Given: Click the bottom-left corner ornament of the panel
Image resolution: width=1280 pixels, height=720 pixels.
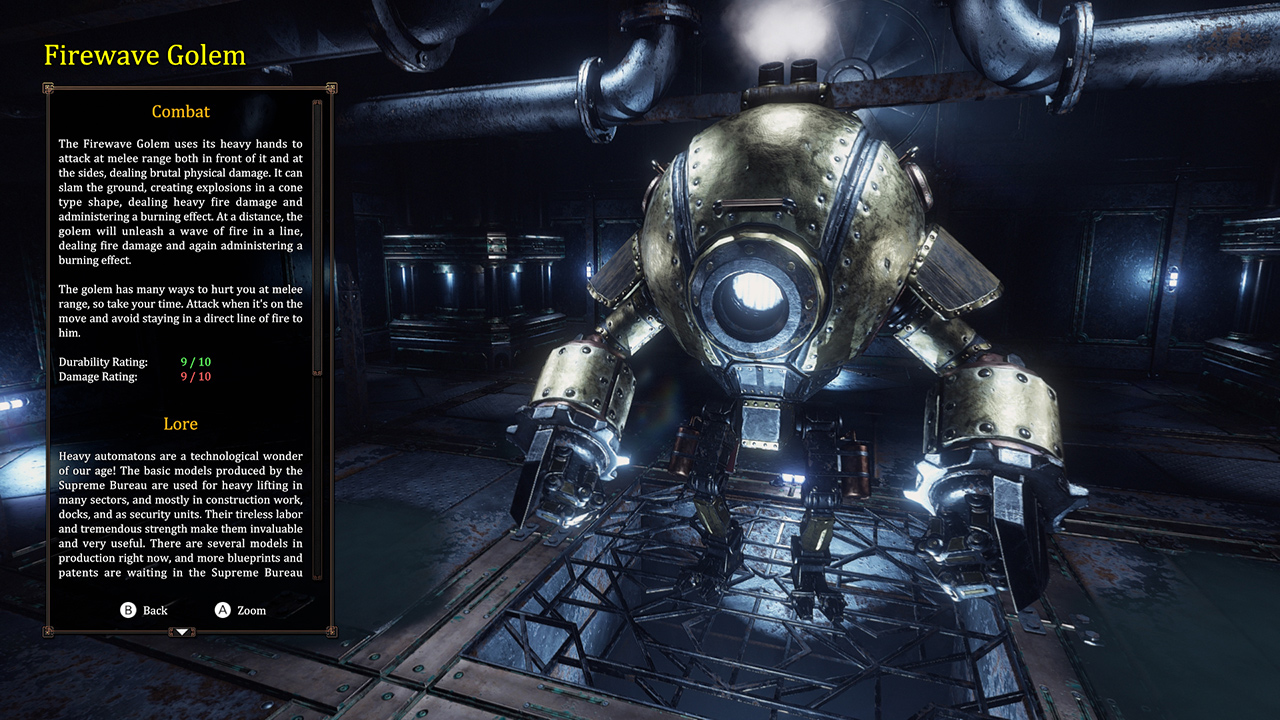Looking at the screenshot, I should [49, 631].
